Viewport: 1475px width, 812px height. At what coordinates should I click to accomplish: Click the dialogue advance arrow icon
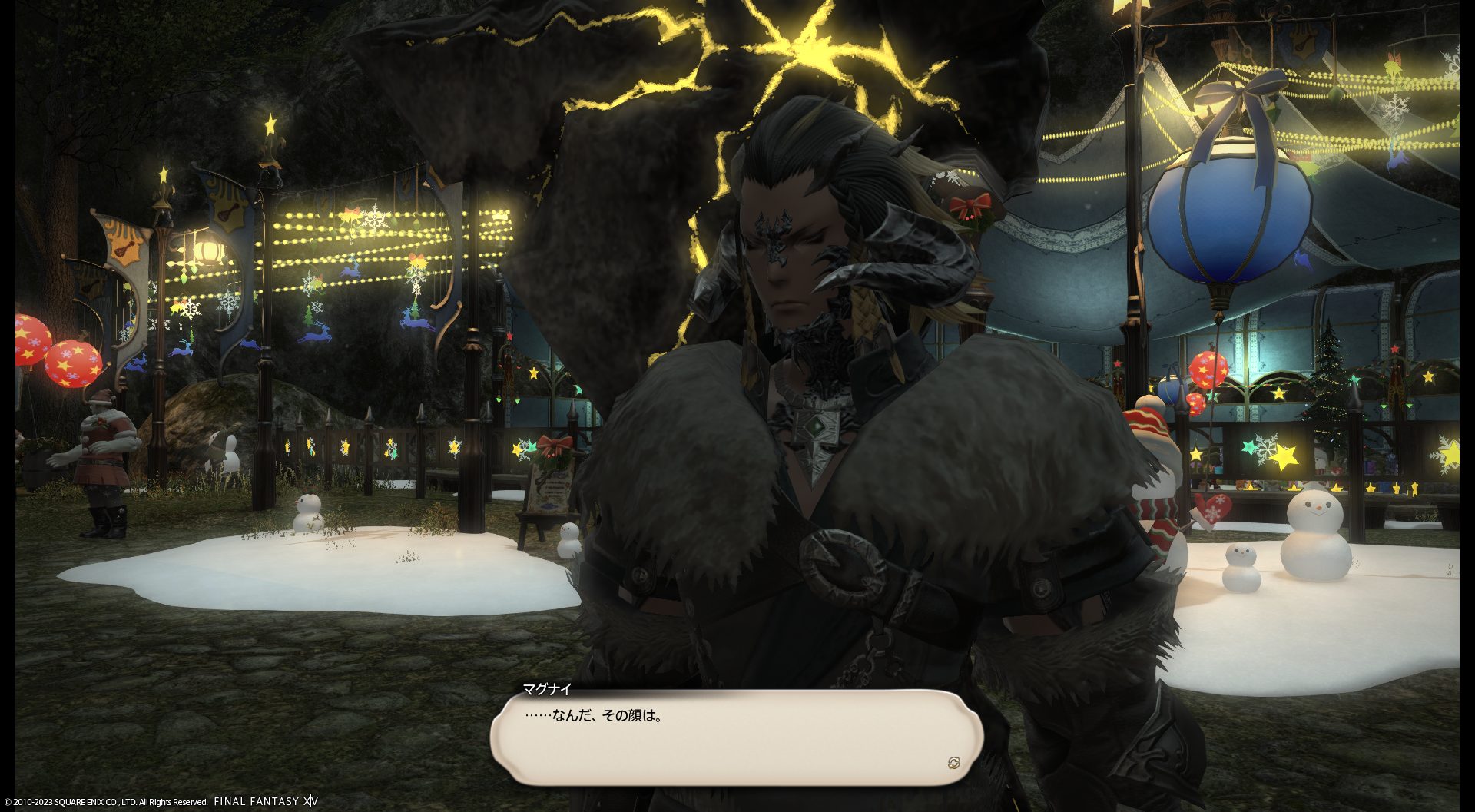pos(953,762)
